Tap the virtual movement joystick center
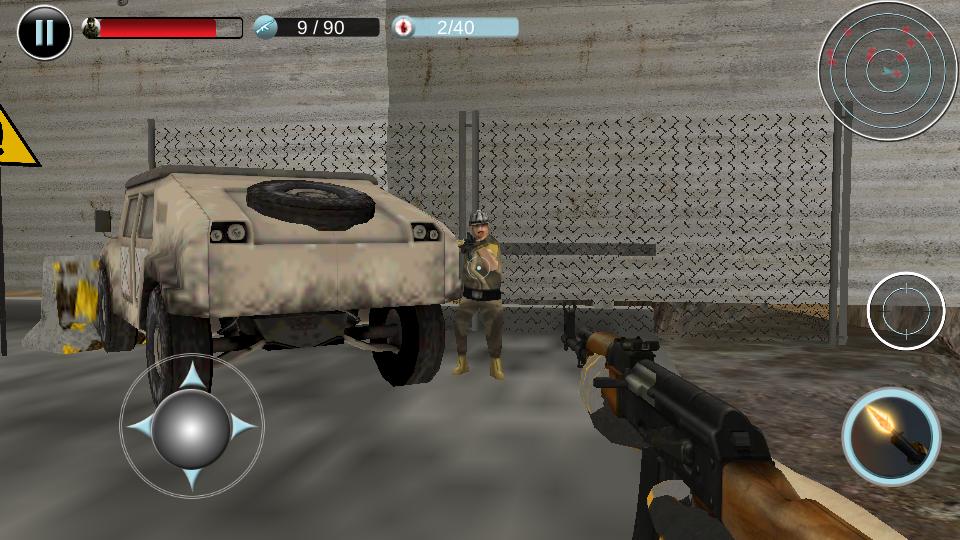 pos(191,428)
